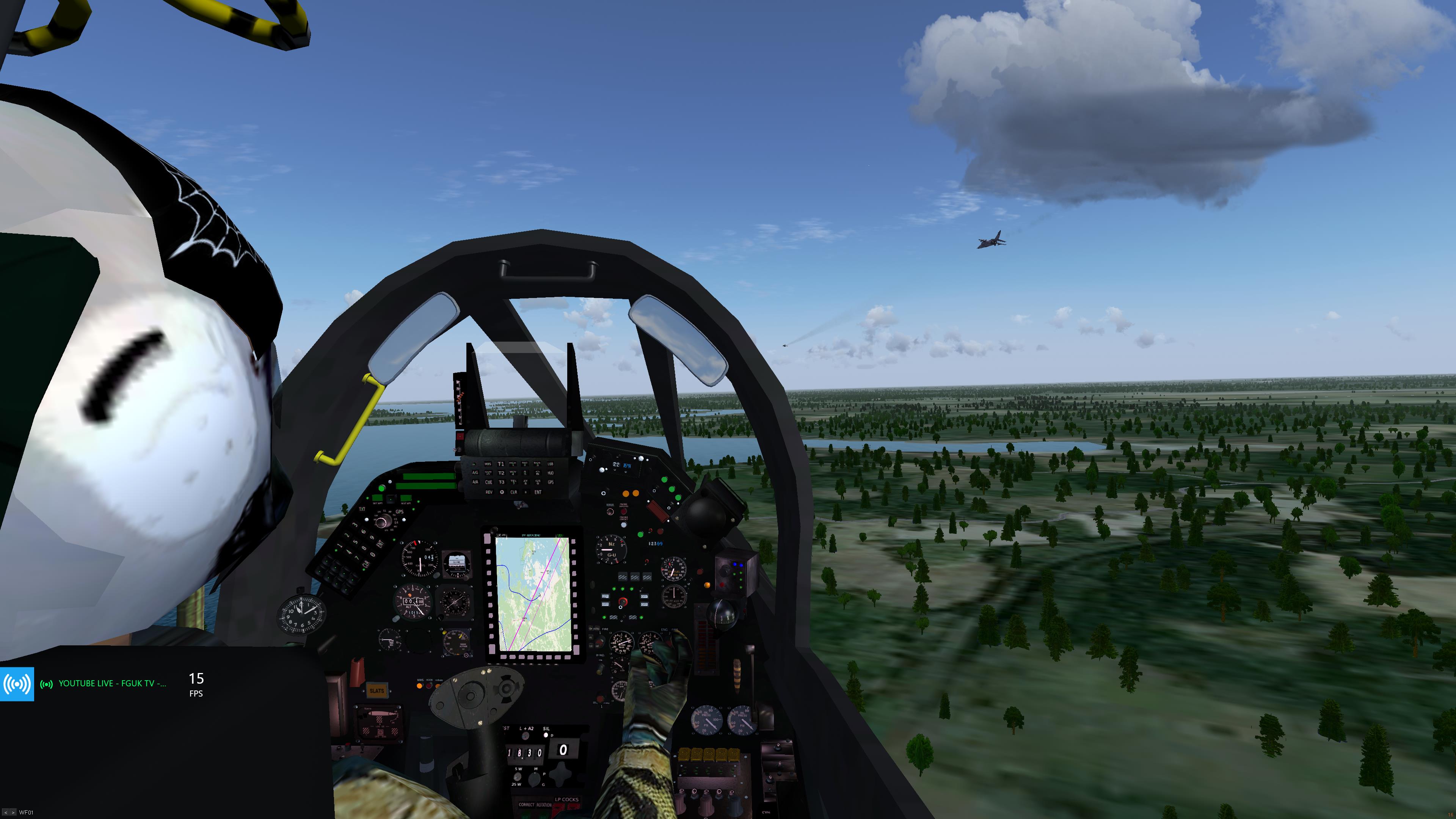Viewport: 1456px width, 819px height.
Task: Select the T2 key on the upper keypad
Action: click(501, 473)
